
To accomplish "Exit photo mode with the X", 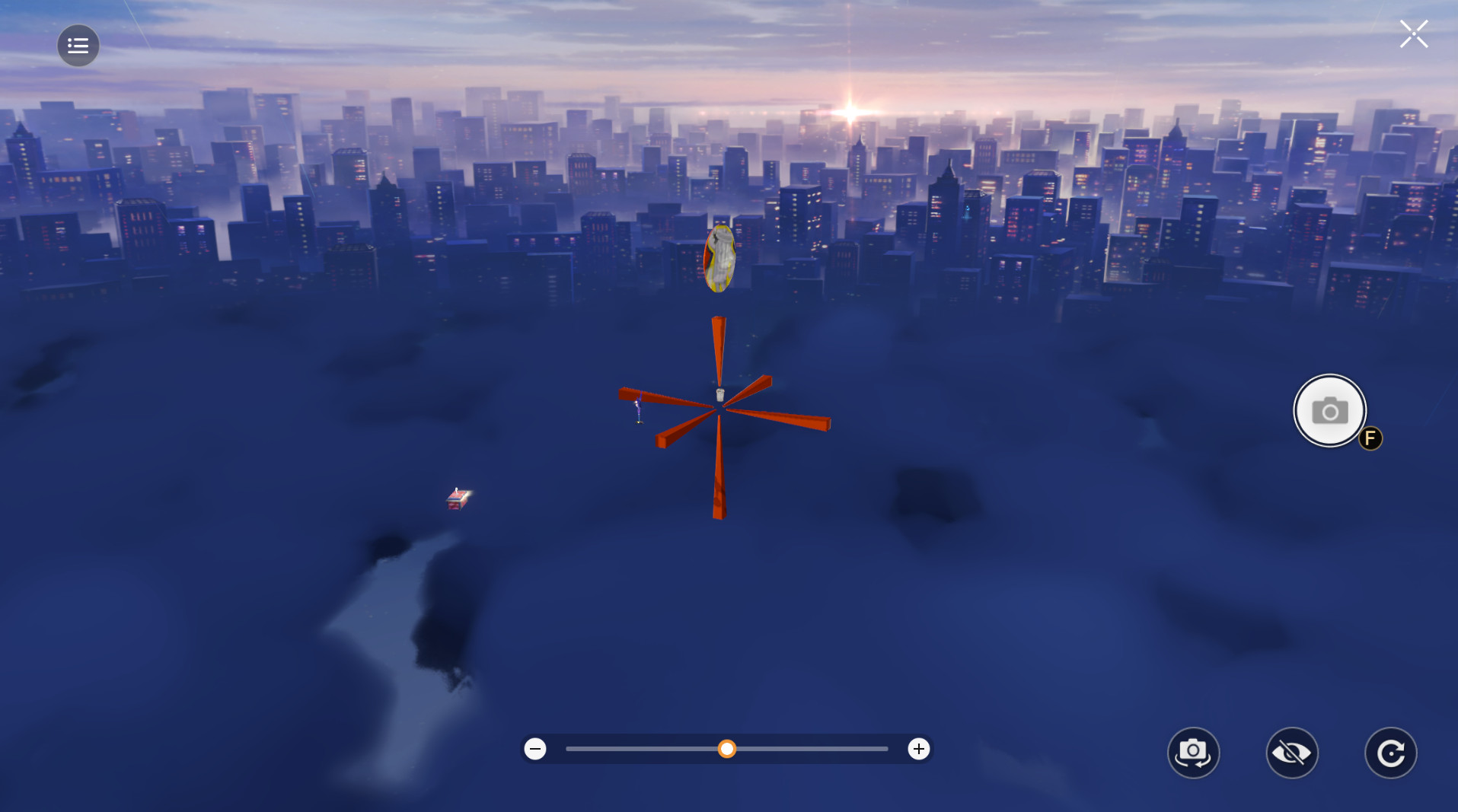I will [x=1413, y=33].
